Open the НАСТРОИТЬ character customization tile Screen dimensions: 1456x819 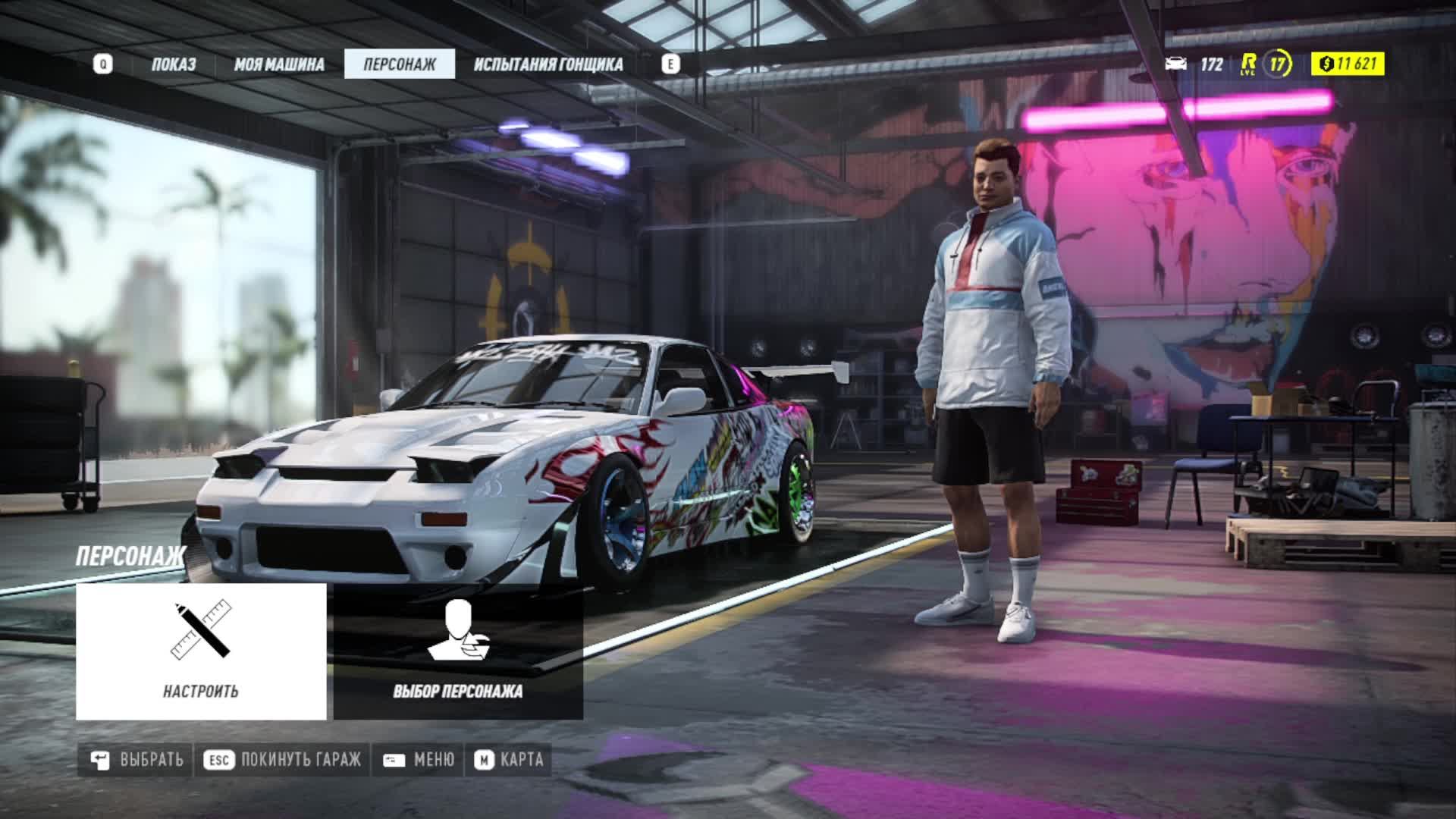point(201,651)
